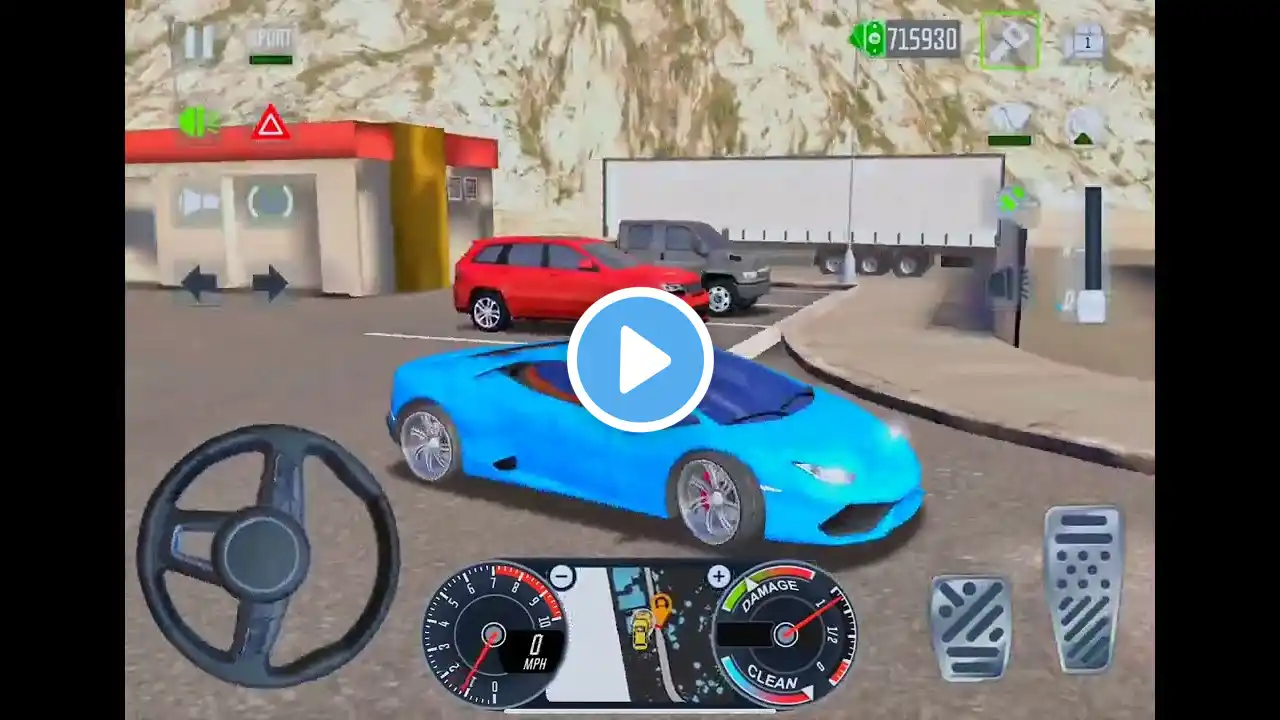
Task: Pause the game with the pause icon
Action: pos(198,43)
